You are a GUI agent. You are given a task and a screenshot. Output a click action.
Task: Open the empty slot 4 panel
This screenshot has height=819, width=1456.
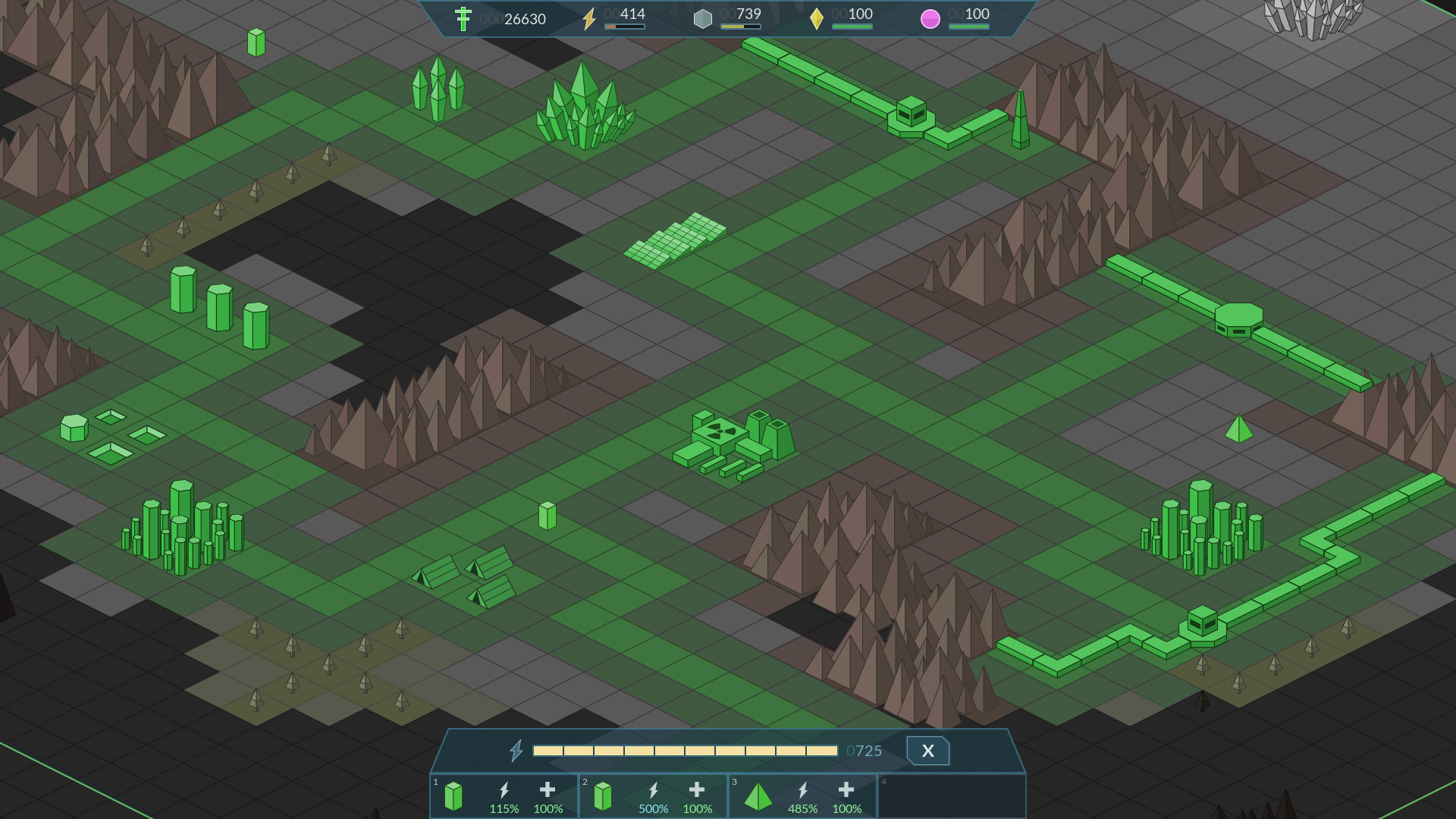pos(952,796)
